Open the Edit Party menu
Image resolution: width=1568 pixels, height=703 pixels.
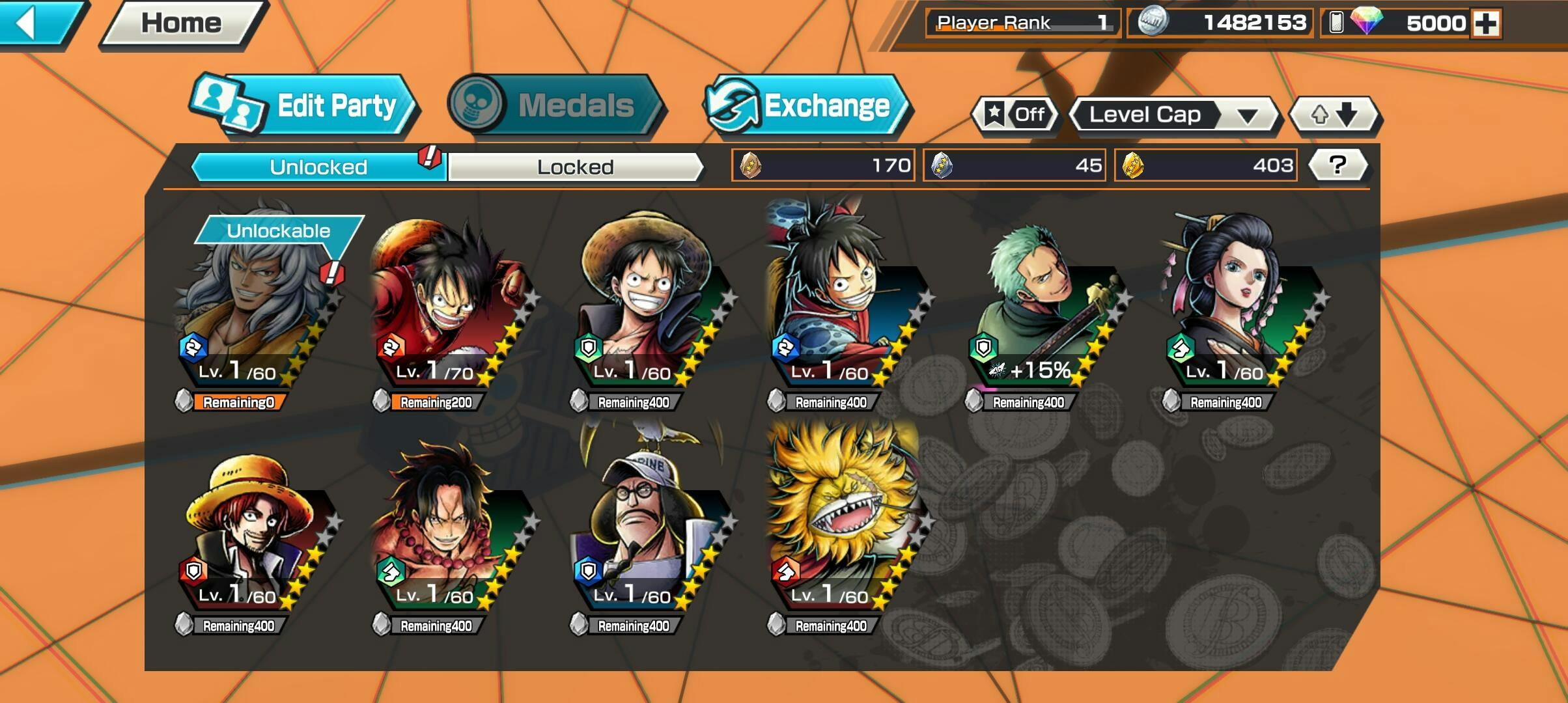pos(306,105)
